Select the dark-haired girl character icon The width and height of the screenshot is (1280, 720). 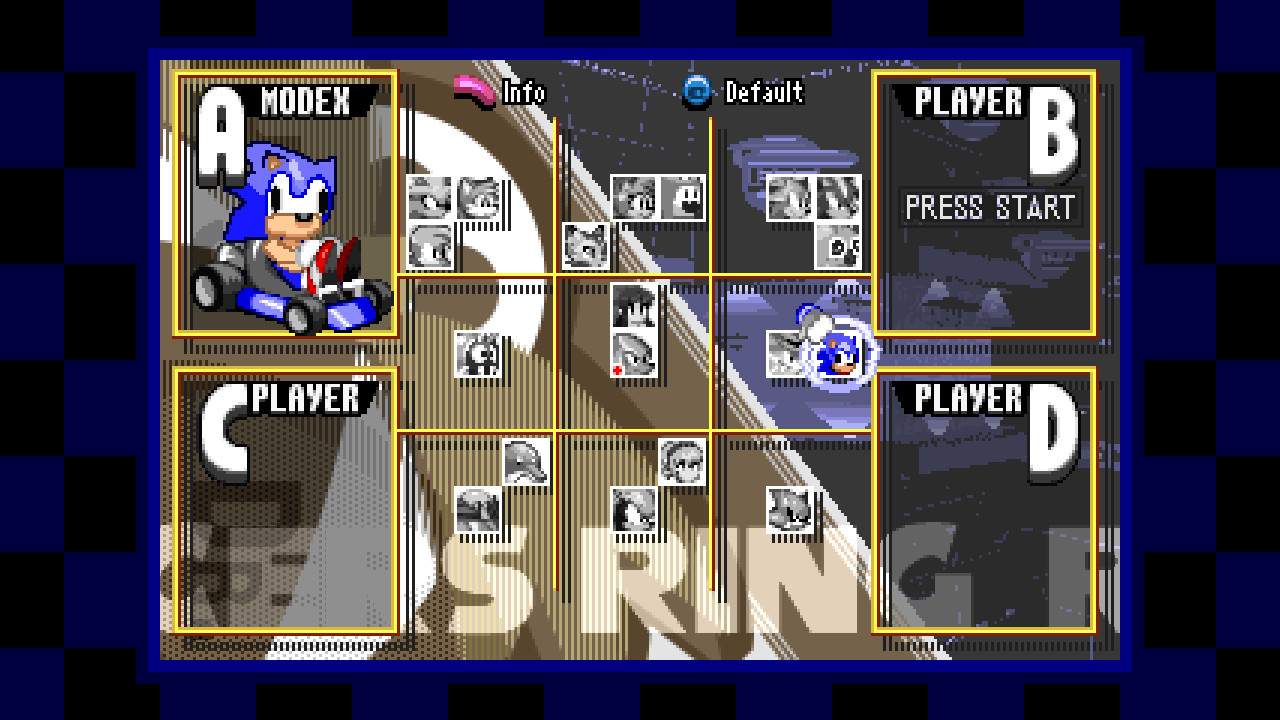point(632,305)
